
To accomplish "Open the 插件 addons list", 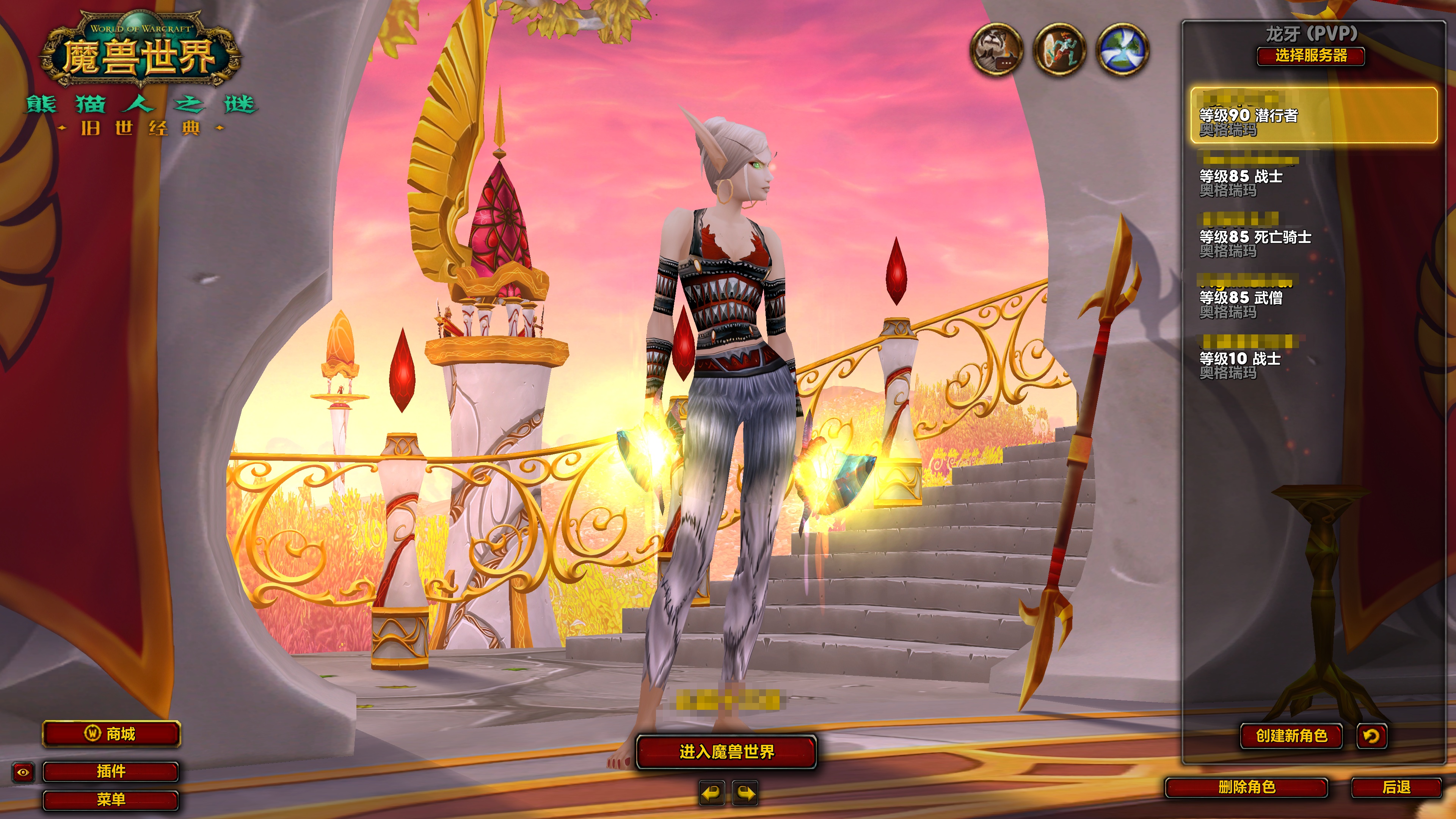I will point(111,771).
